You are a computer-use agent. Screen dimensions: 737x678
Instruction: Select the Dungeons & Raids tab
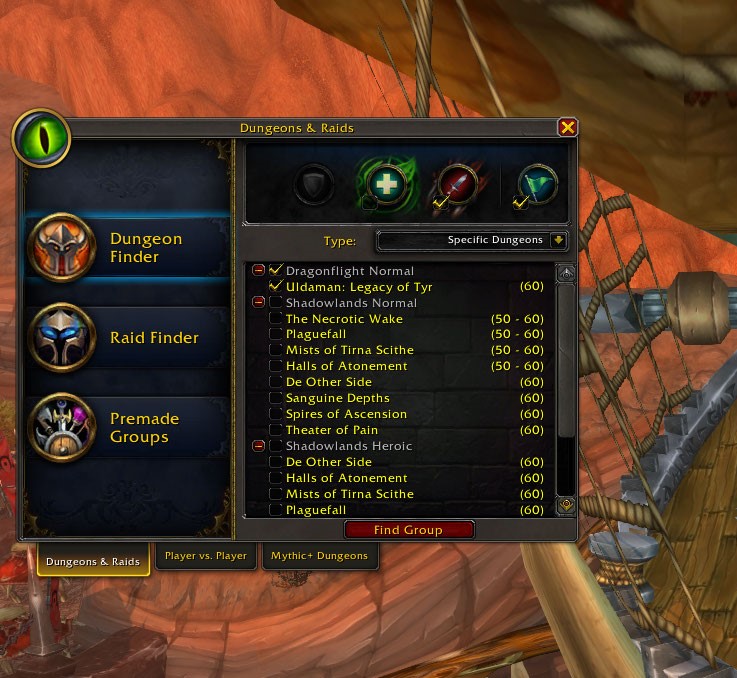pos(93,561)
